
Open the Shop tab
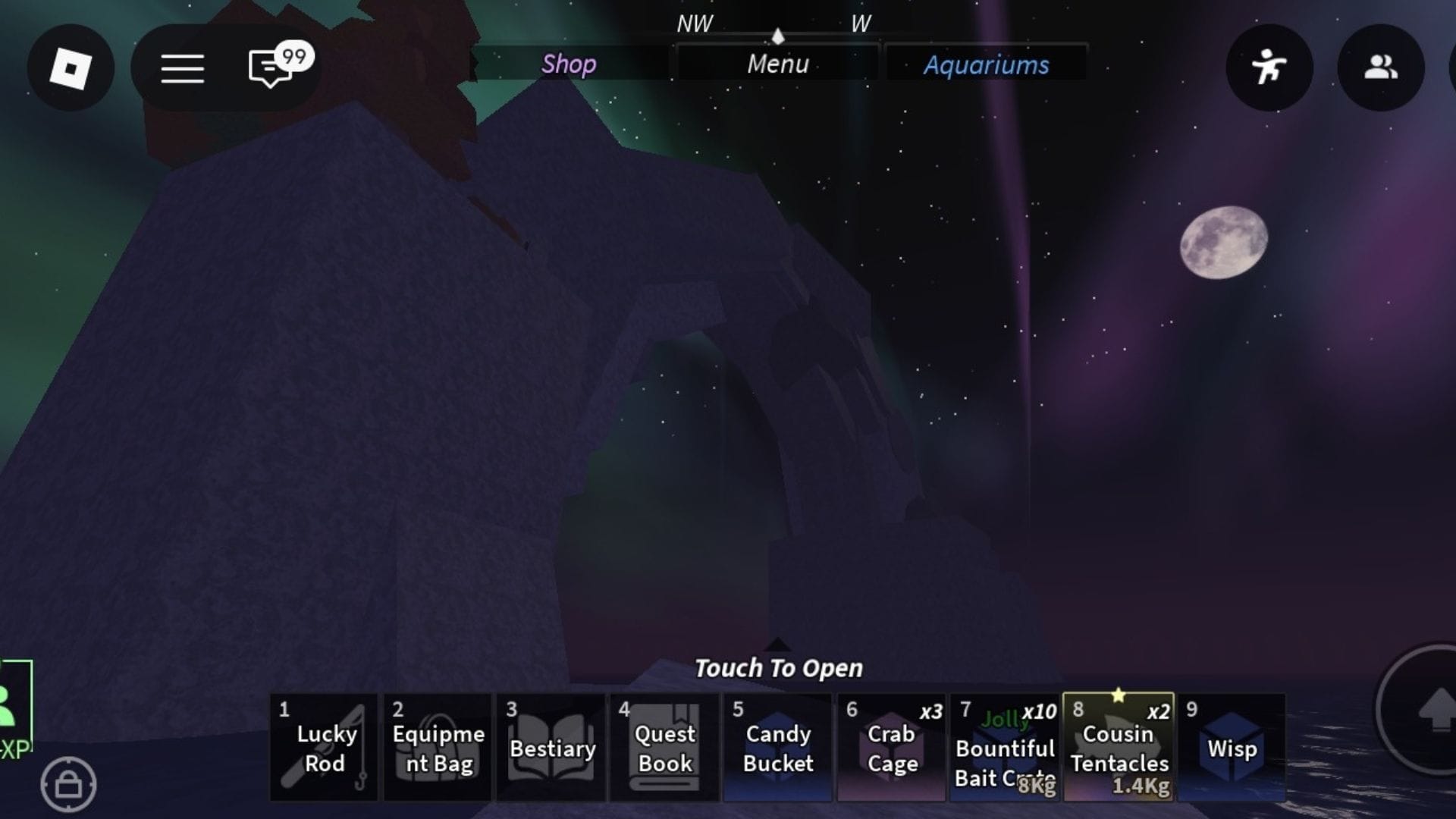(569, 64)
